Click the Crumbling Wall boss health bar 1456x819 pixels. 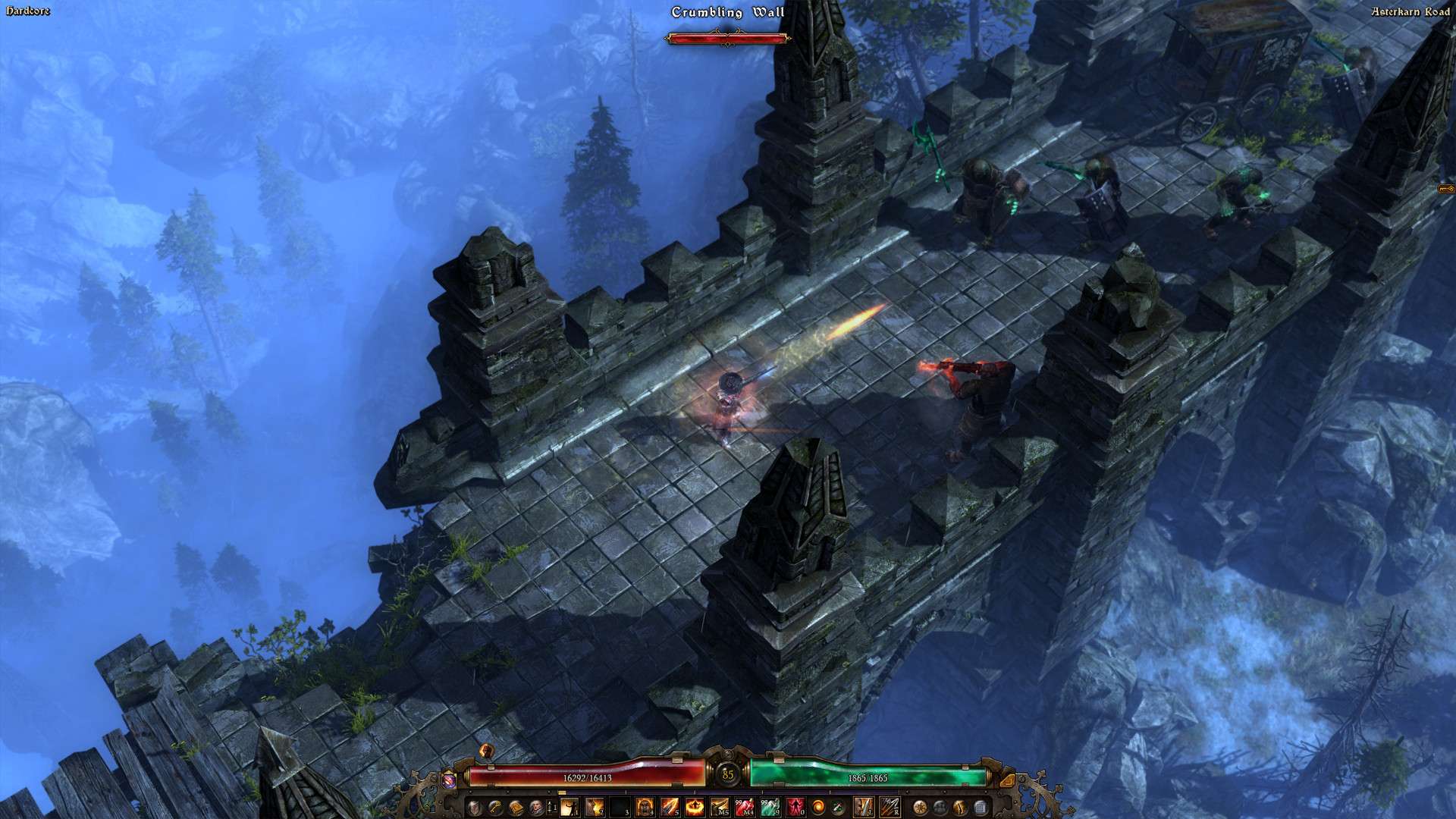(728, 37)
